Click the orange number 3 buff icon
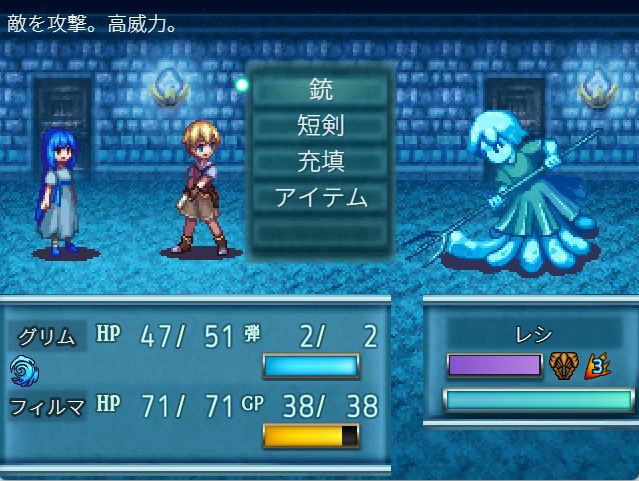The image size is (639, 481). click(597, 366)
